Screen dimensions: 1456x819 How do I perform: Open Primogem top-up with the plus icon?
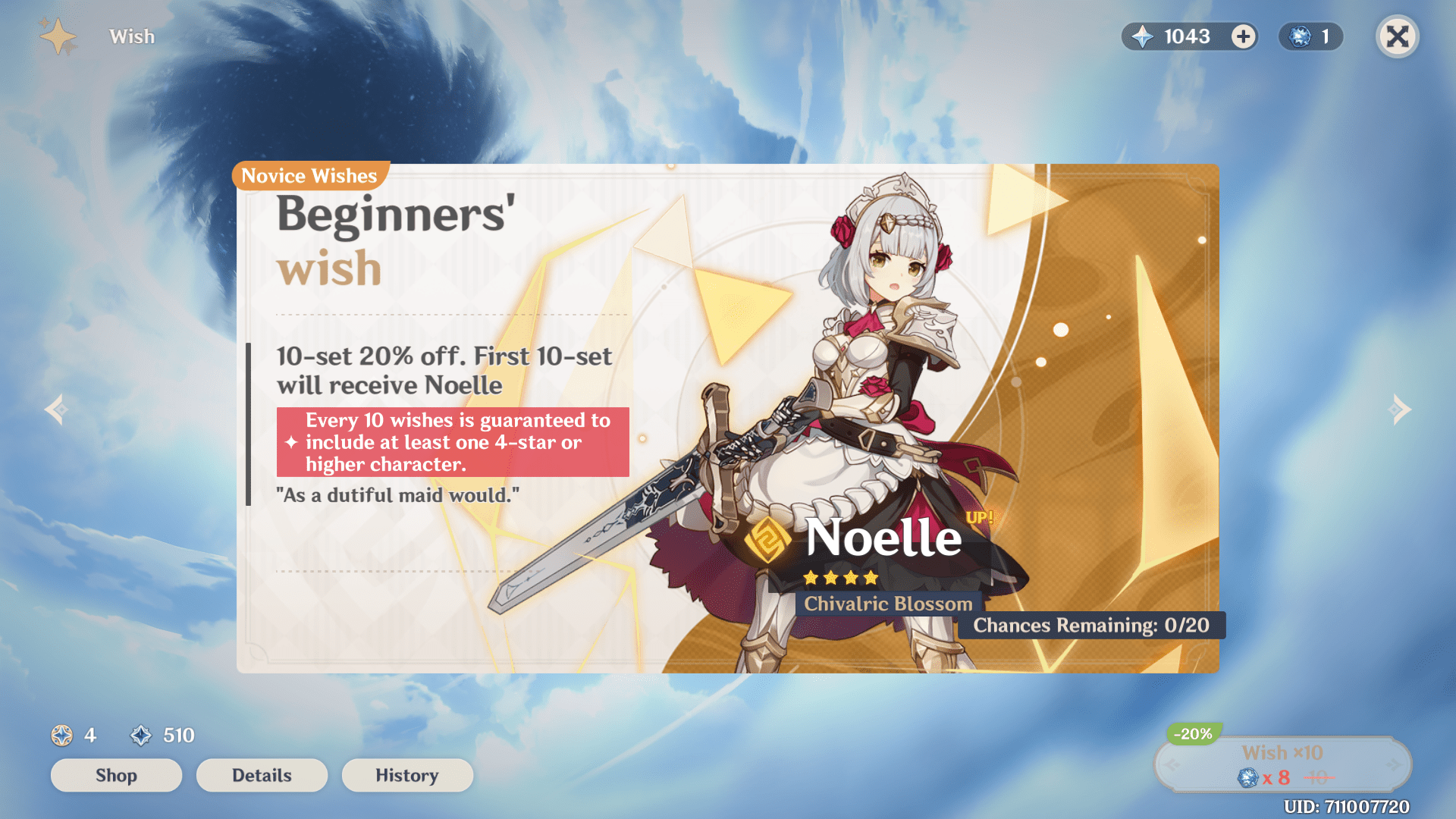click(1242, 36)
